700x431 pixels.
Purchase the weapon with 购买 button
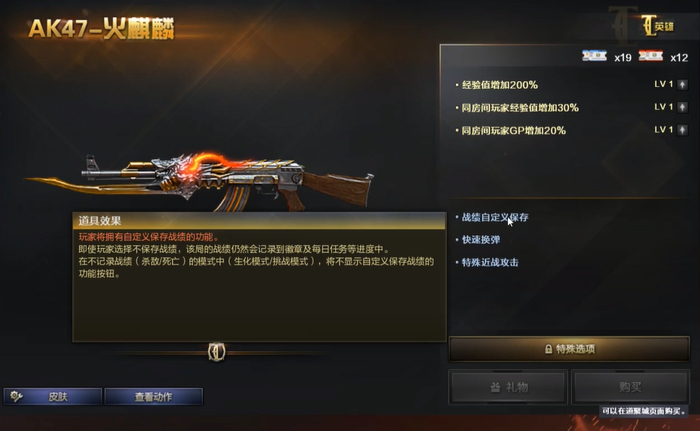pyautogui.click(x=631, y=387)
